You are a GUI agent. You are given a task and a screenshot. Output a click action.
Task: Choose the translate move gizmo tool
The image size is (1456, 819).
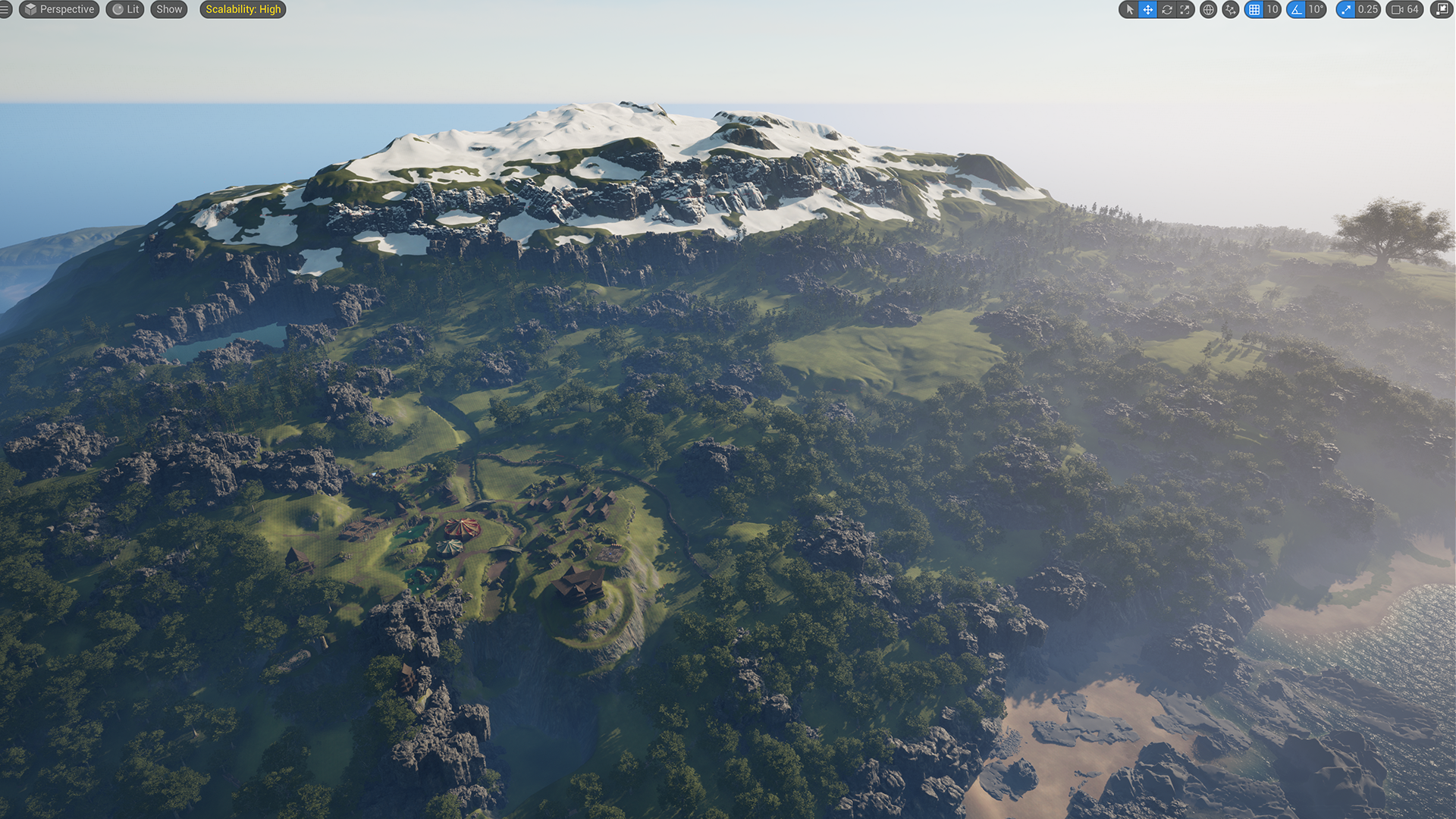pos(1148,10)
